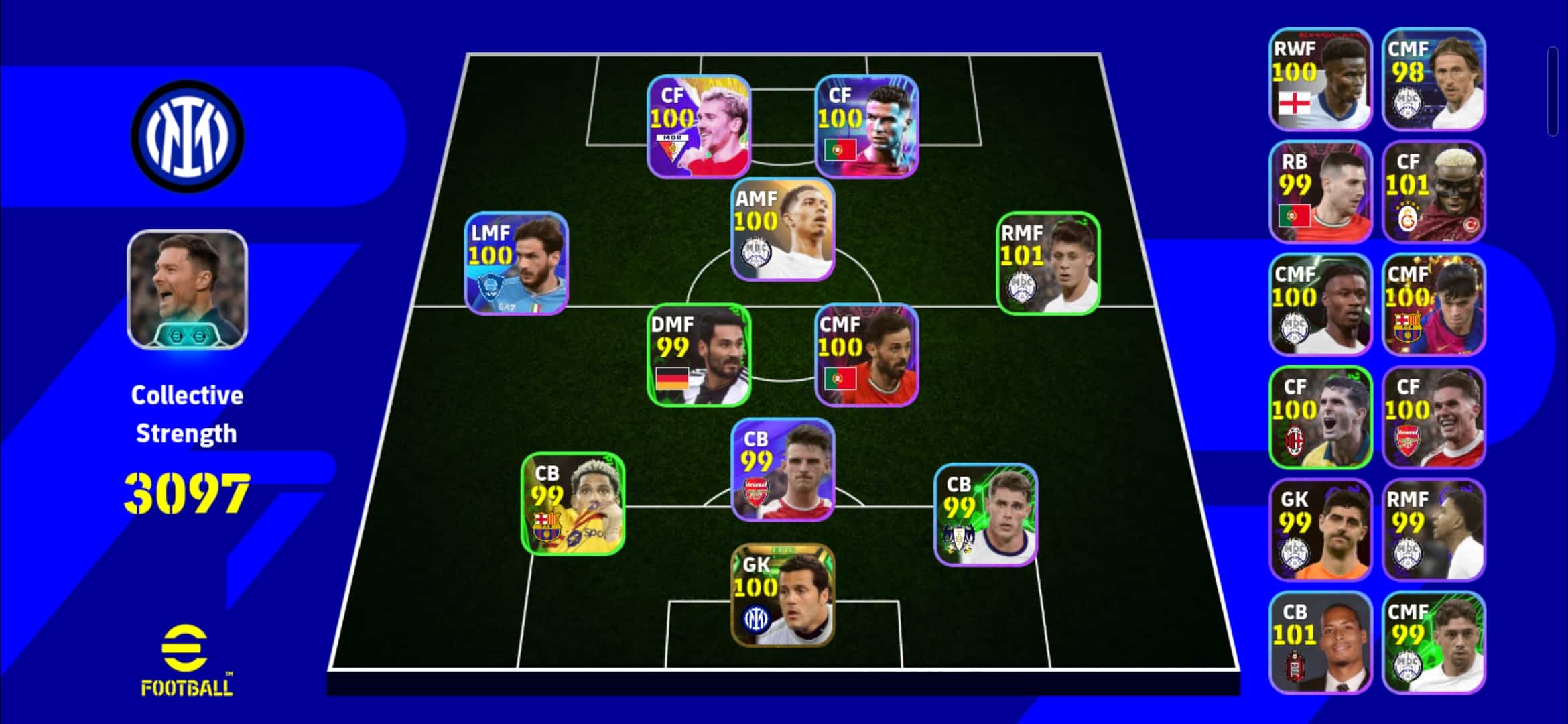The height and width of the screenshot is (724, 1568).
Task: Choose the CMF 98 substitute card
Action: coord(1433,79)
